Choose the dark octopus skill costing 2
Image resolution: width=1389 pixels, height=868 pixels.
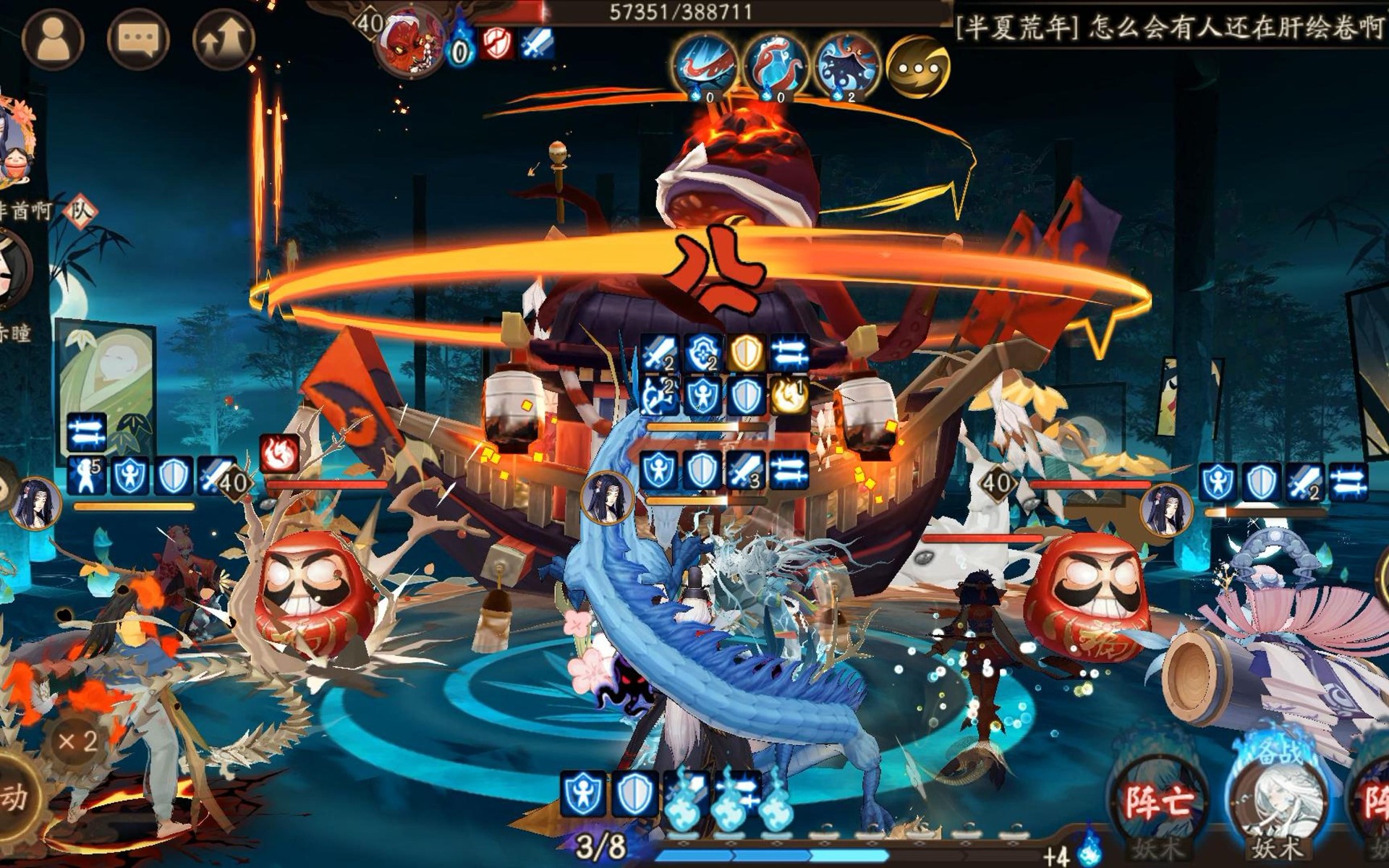point(846,65)
